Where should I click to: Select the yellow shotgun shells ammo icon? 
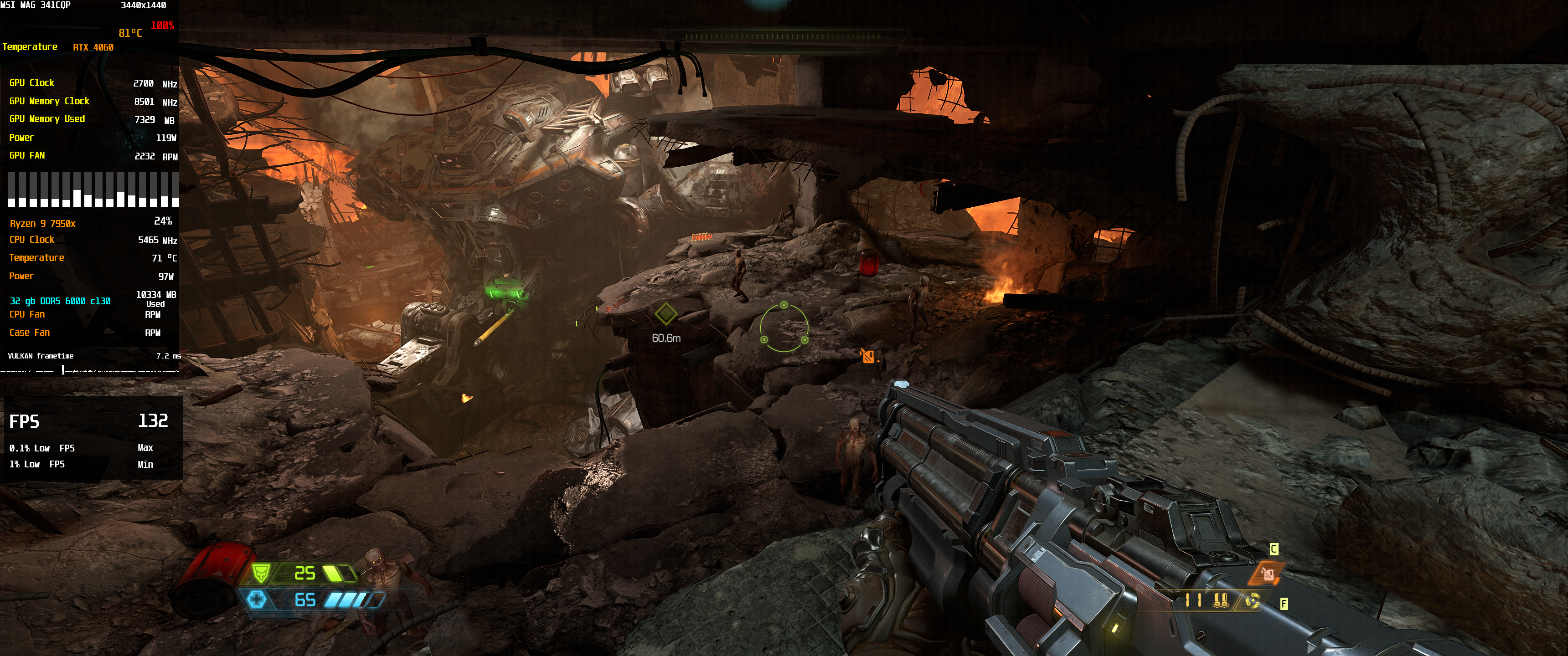(1219, 600)
